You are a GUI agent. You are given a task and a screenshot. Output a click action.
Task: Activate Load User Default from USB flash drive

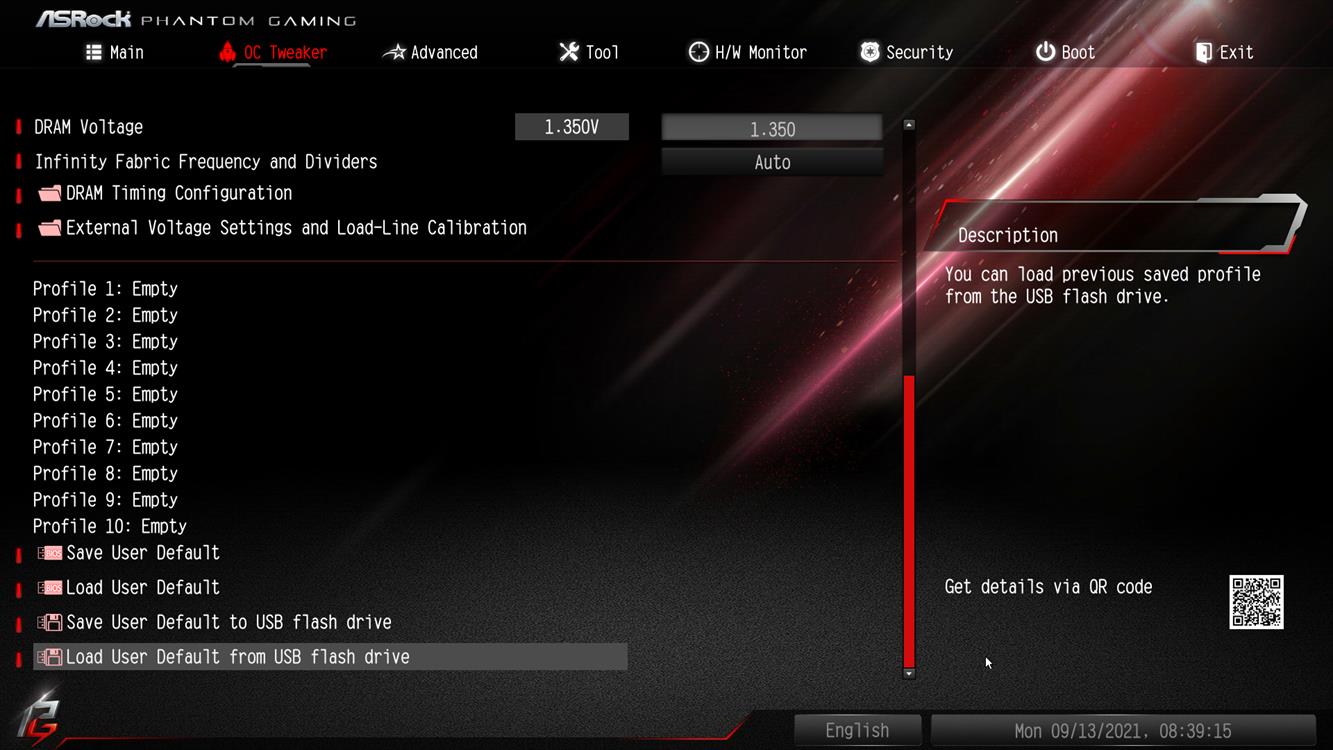[237, 657]
